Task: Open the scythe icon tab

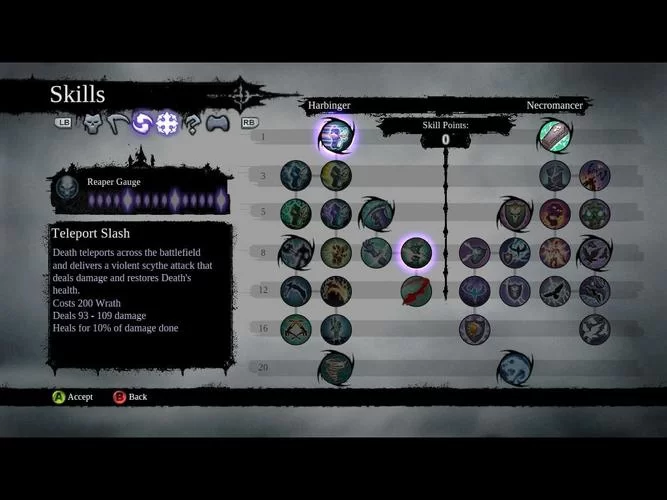Action: 118,123
